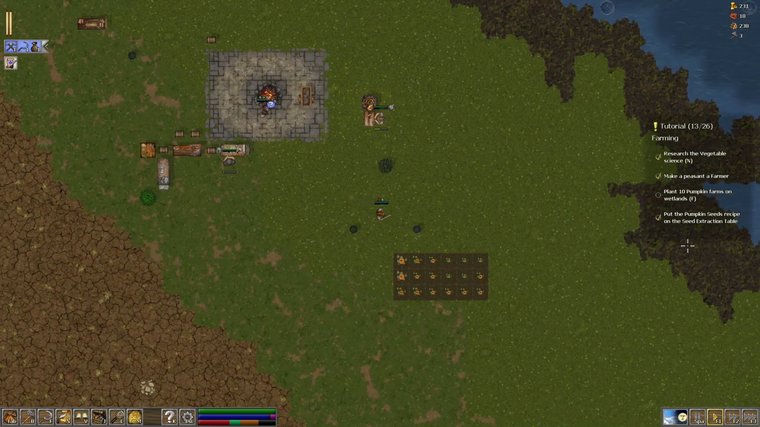Select the Research the Vegetable science objective

(x=694, y=156)
